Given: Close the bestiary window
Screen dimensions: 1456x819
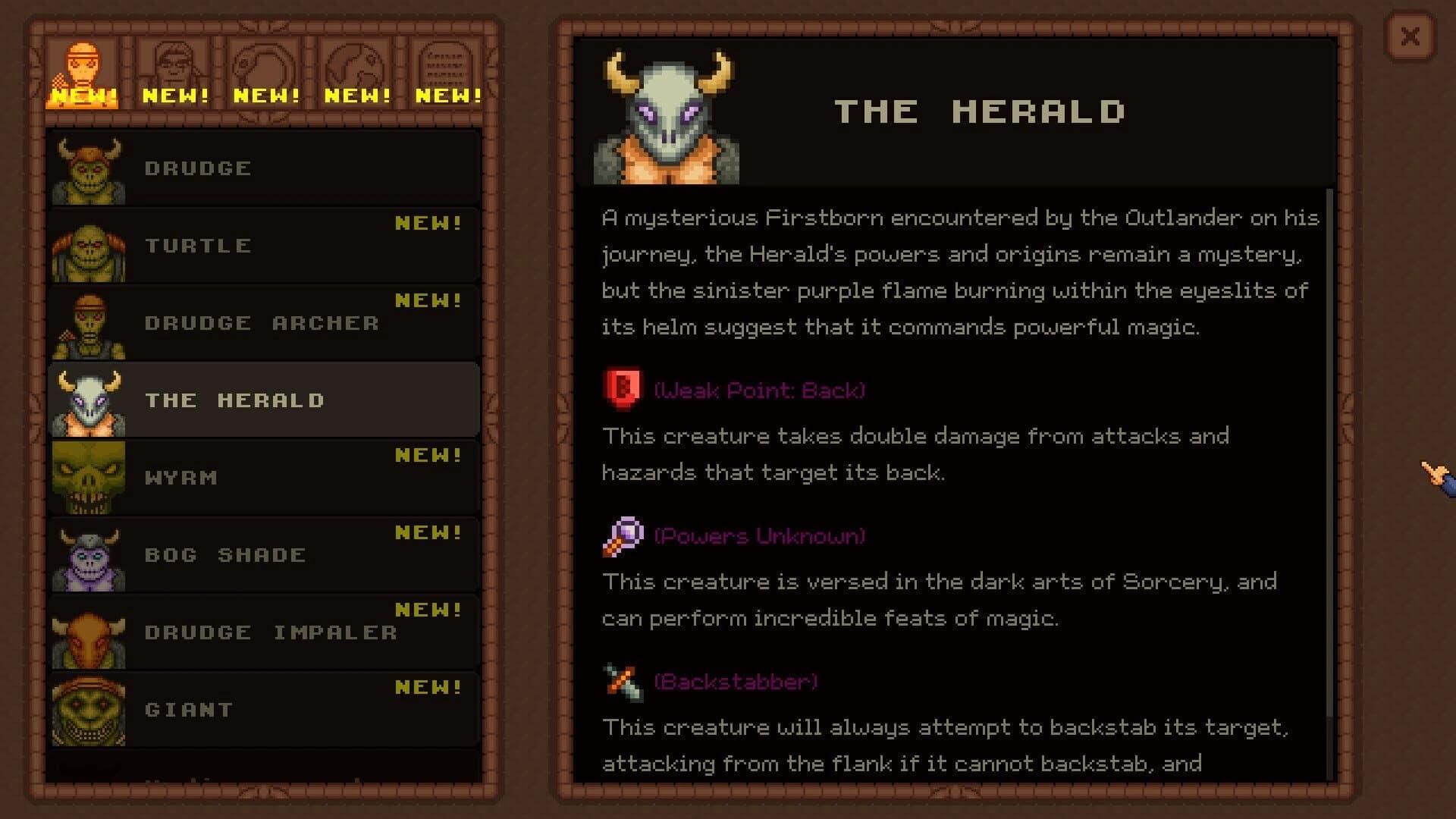Looking at the screenshot, I should 1410,35.
